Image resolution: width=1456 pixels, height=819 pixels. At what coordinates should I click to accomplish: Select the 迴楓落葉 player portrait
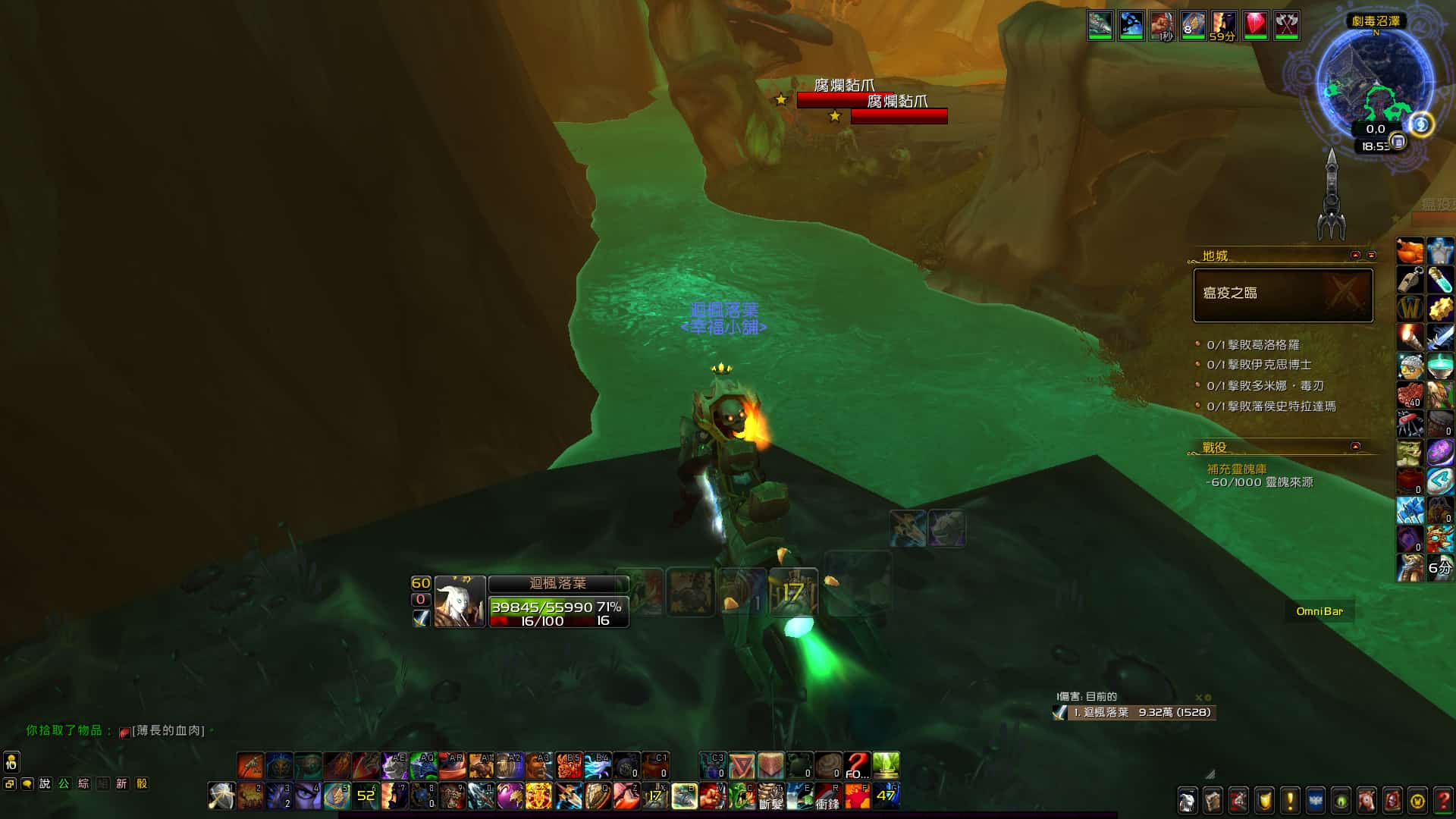click(x=460, y=602)
